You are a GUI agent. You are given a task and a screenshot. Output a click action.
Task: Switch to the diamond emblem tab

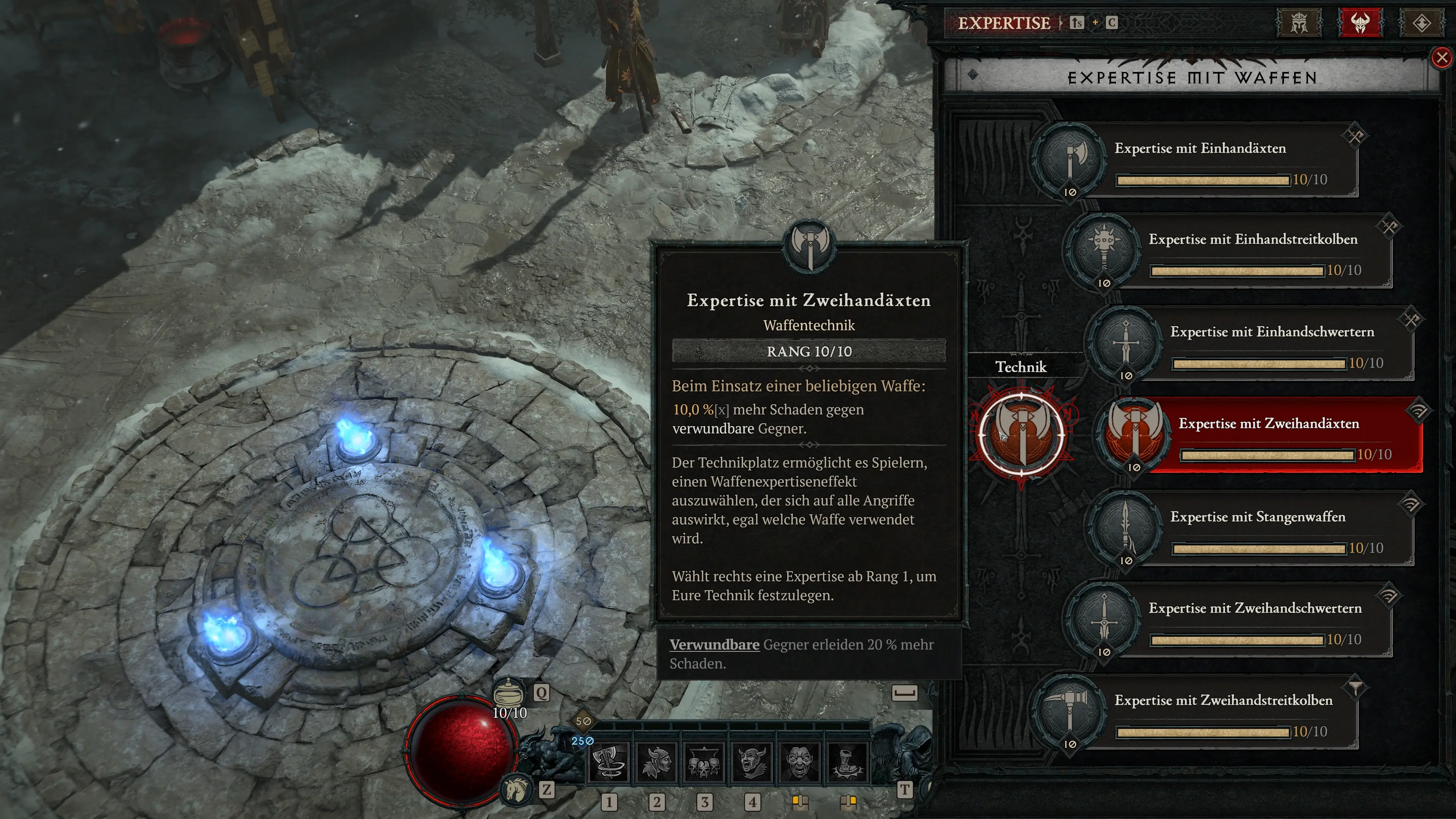pos(1421,23)
